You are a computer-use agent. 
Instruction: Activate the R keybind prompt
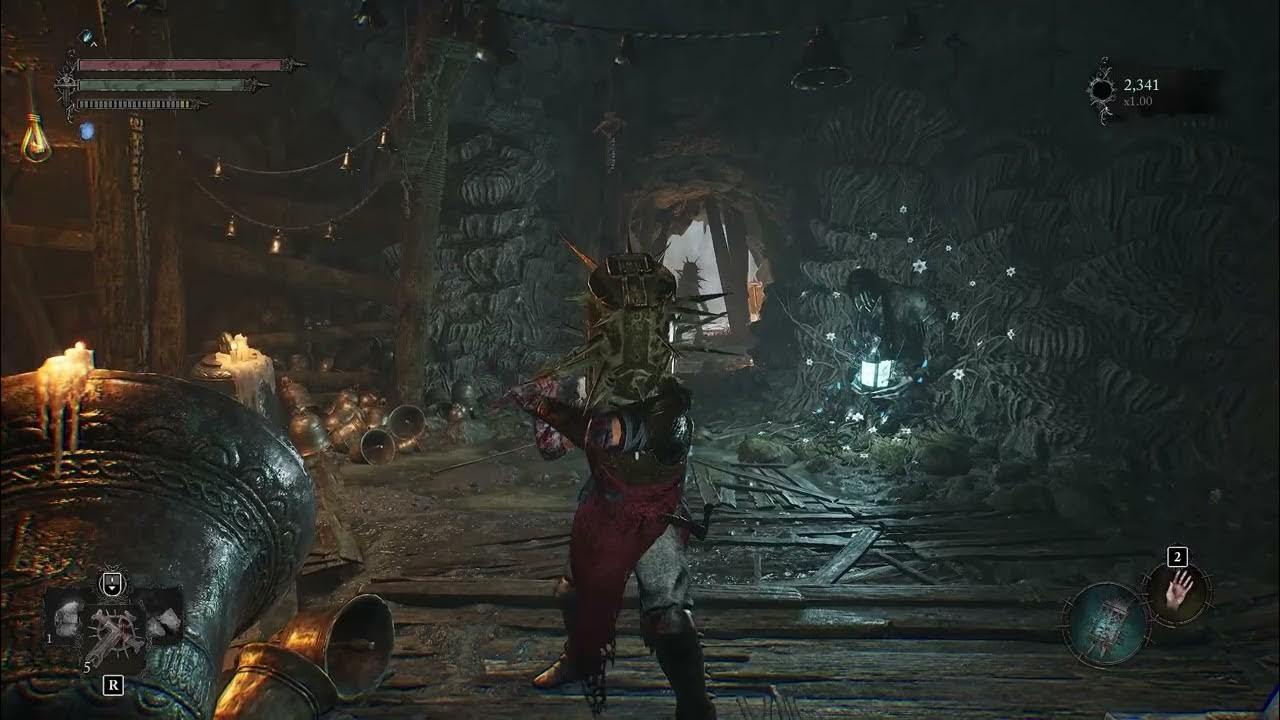coord(113,684)
